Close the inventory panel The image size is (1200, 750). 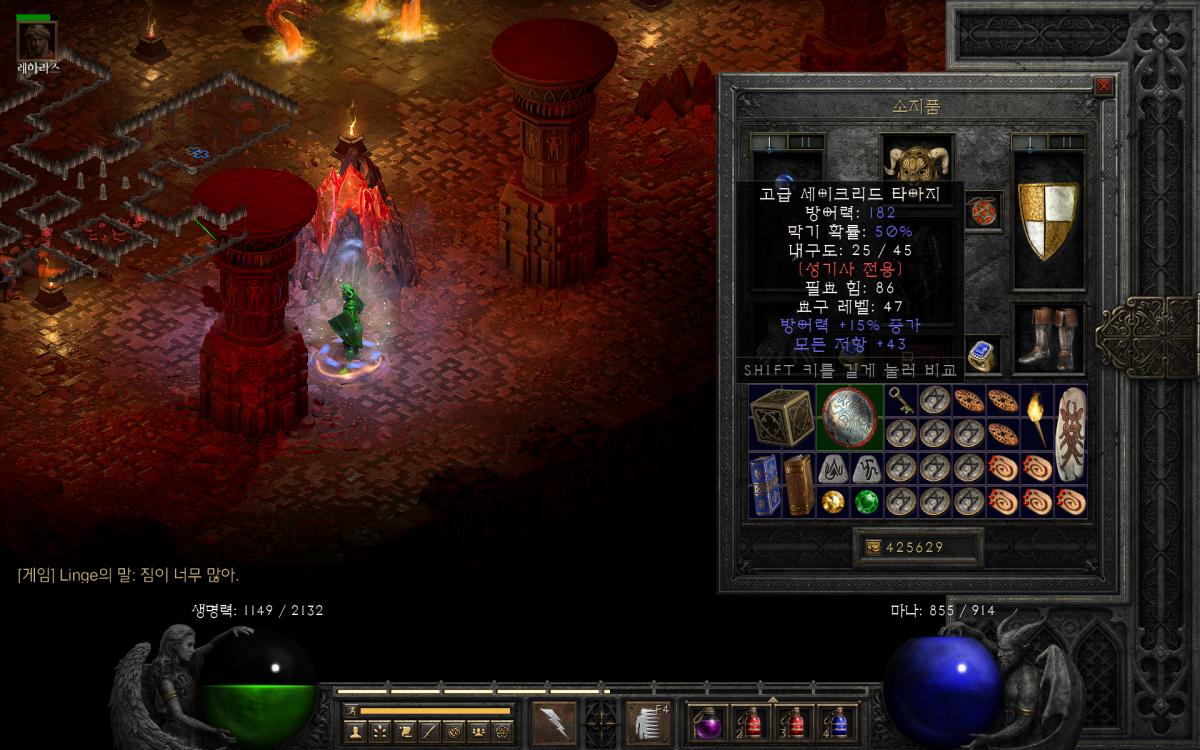pos(1104,86)
